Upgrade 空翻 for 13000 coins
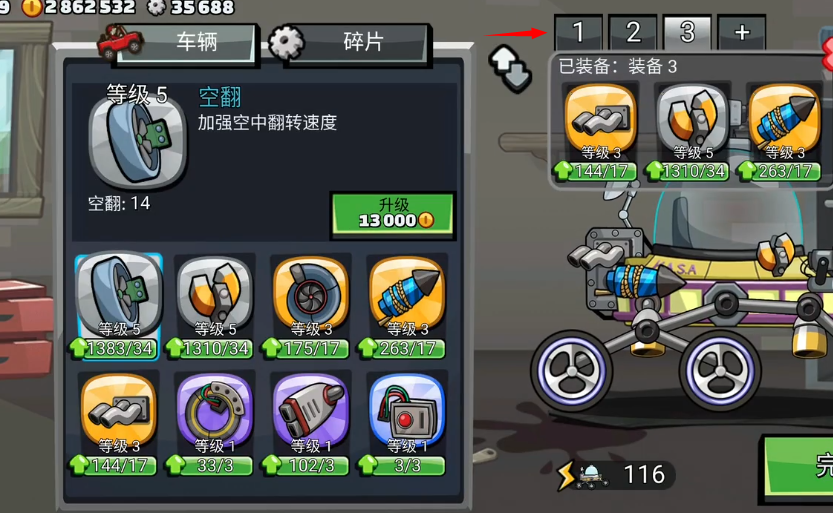 click(x=392, y=212)
